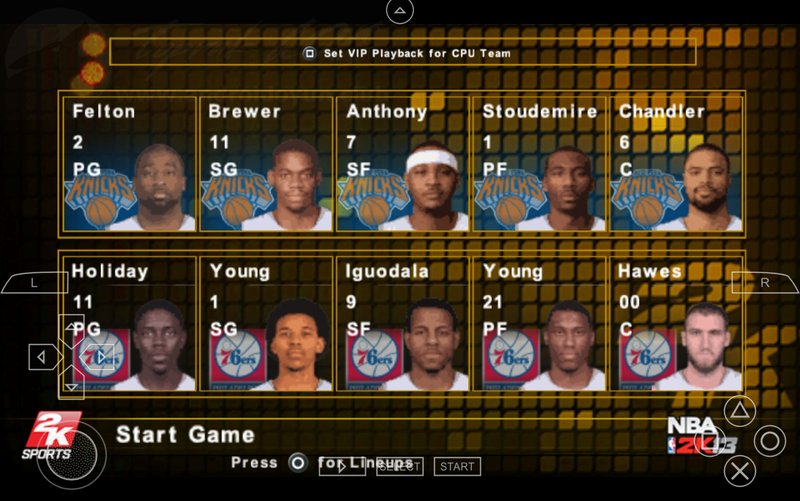800x501 pixels.
Task: Start Game from the bottom menu
Action: click(x=185, y=435)
